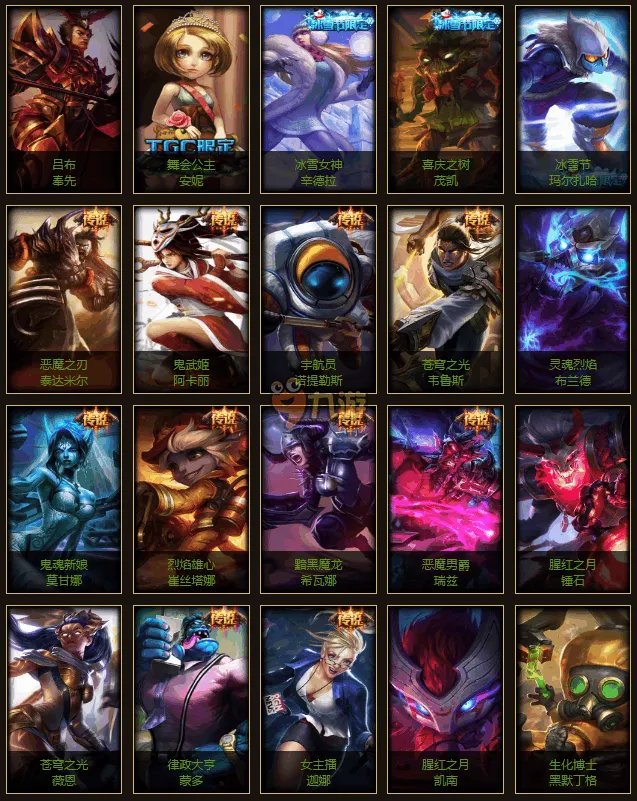Select the 灵魂烈焰 布兰德 Brand skin

tap(573, 298)
